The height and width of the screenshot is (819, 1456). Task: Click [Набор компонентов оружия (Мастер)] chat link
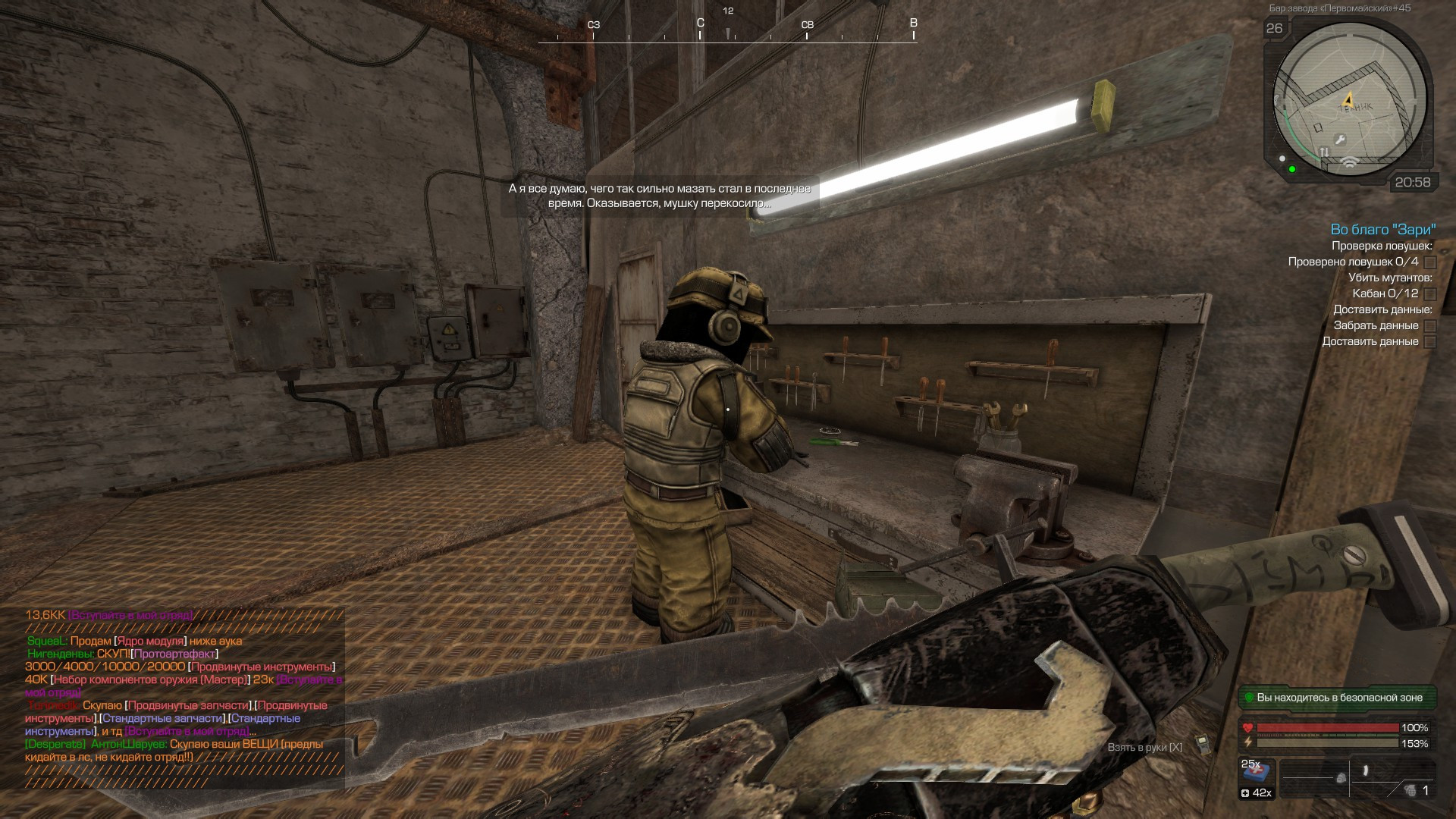pos(149,679)
